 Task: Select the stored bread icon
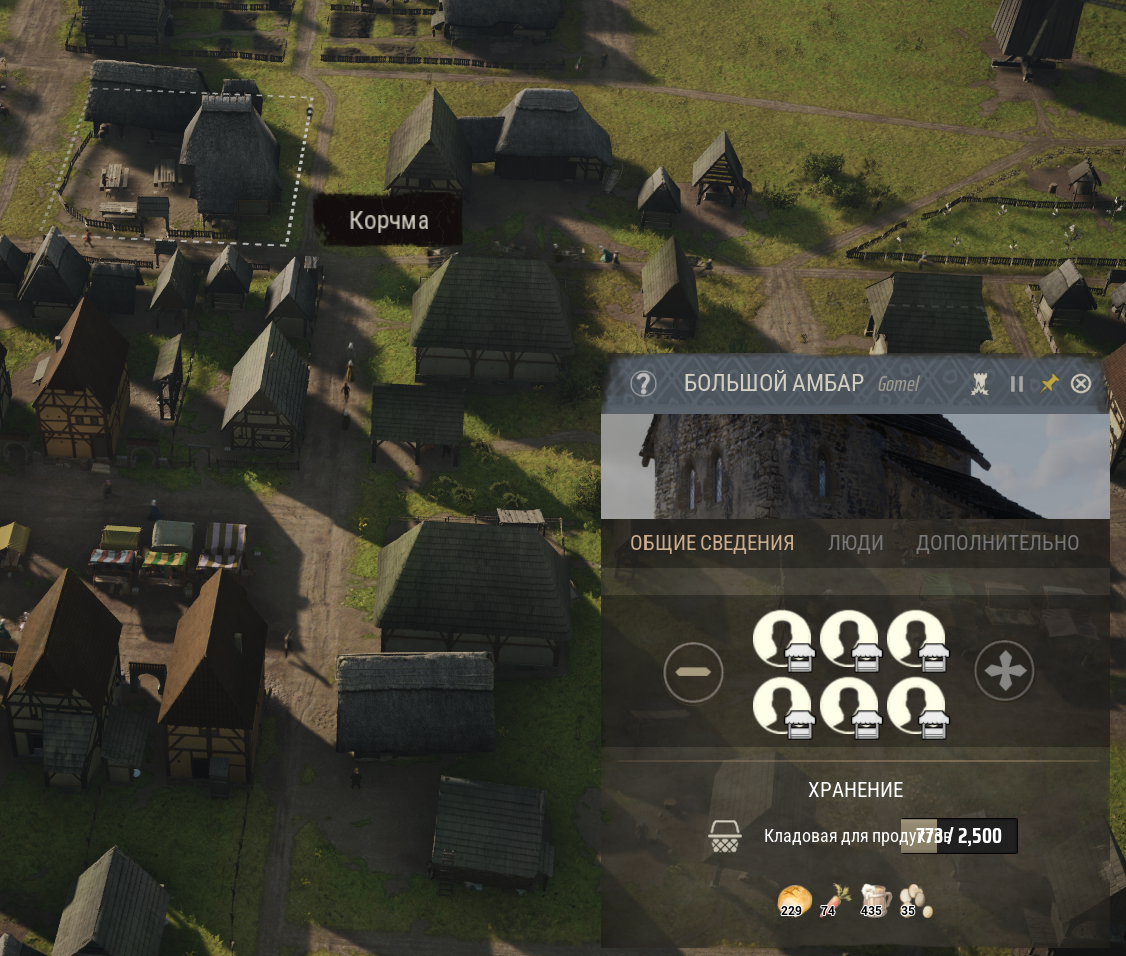coord(791,900)
